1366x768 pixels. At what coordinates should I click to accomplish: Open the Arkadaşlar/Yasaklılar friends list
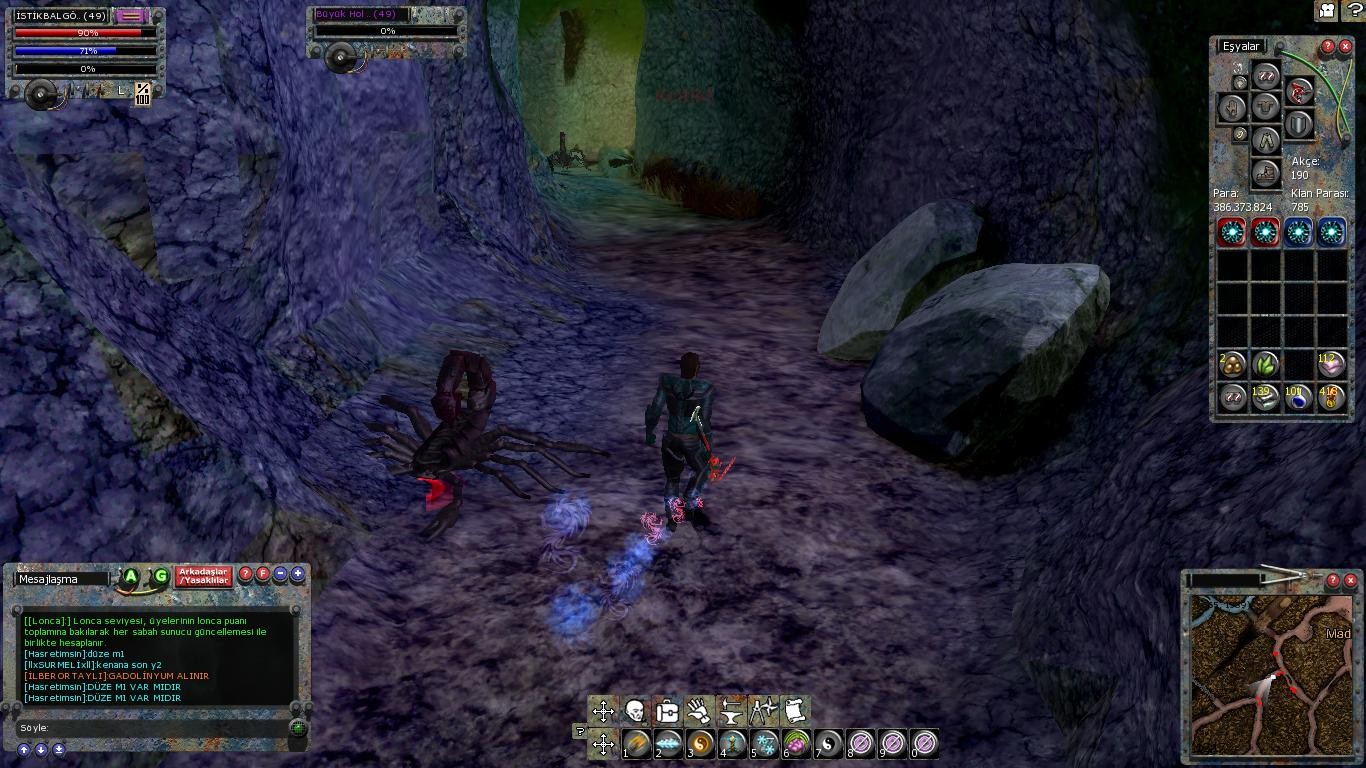[203, 576]
